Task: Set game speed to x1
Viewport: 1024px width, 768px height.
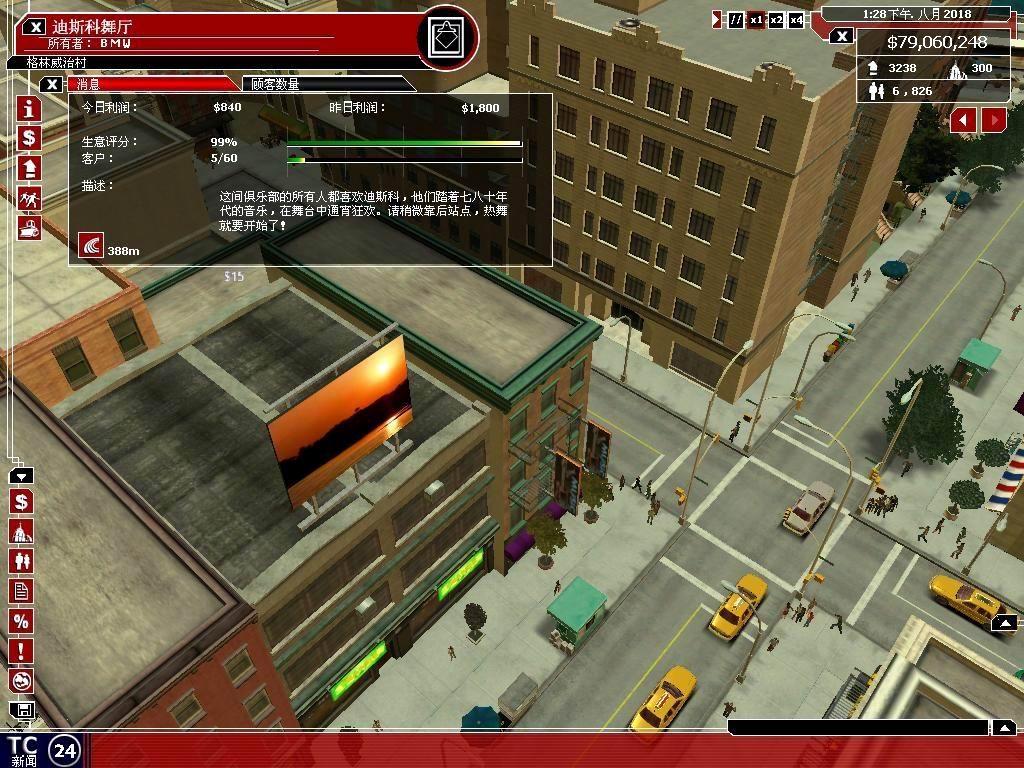Action: click(x=757, y=20)
